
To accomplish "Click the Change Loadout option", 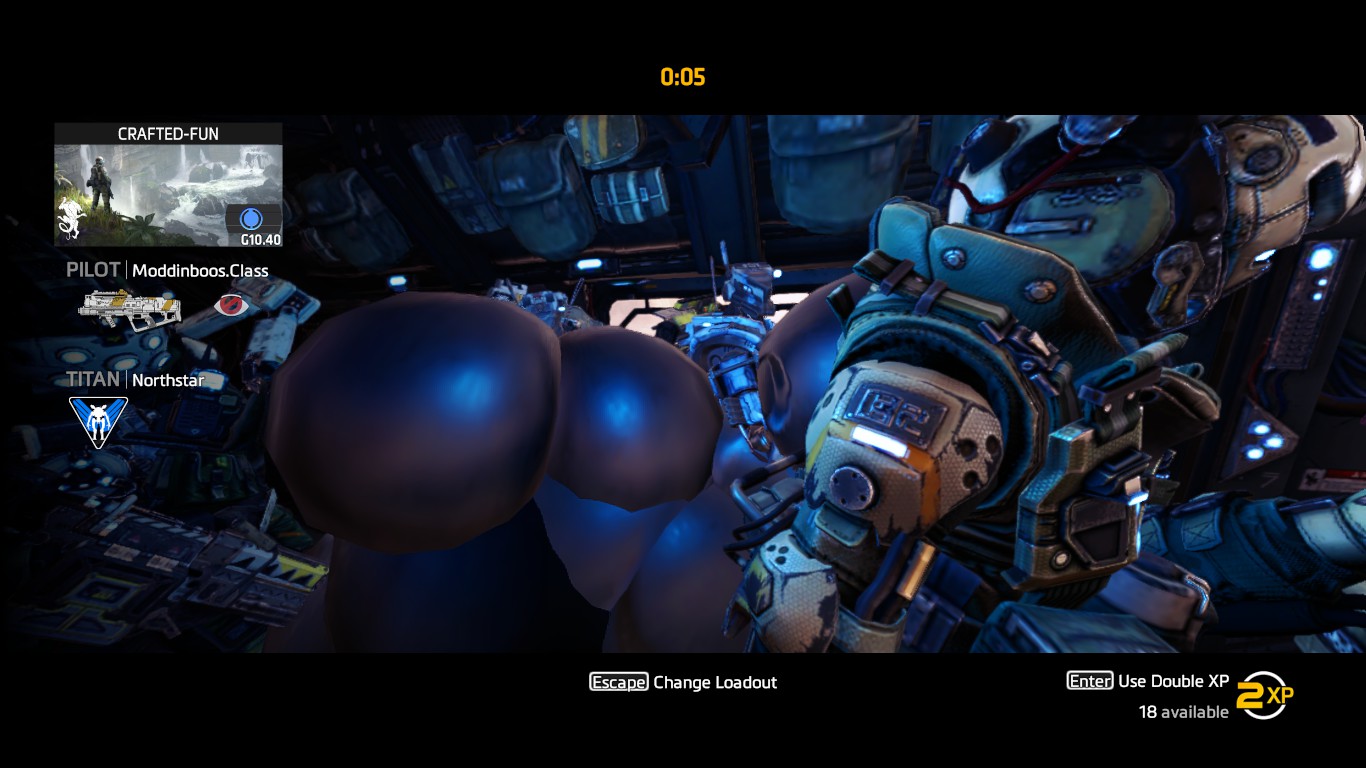I will tap(683, 682).
